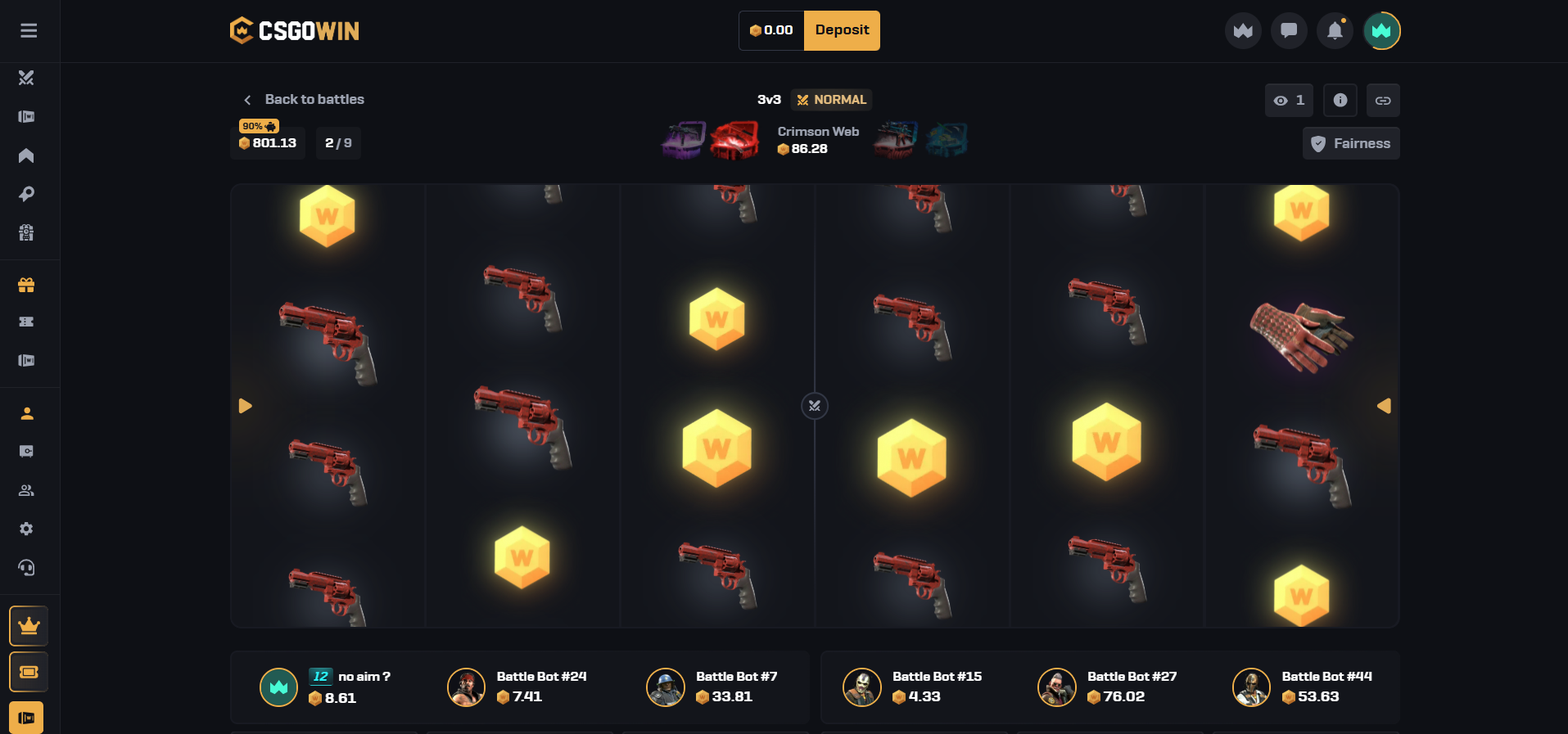Open the gift rewards section
1568x734 pixels.
[x=26, y=285]
